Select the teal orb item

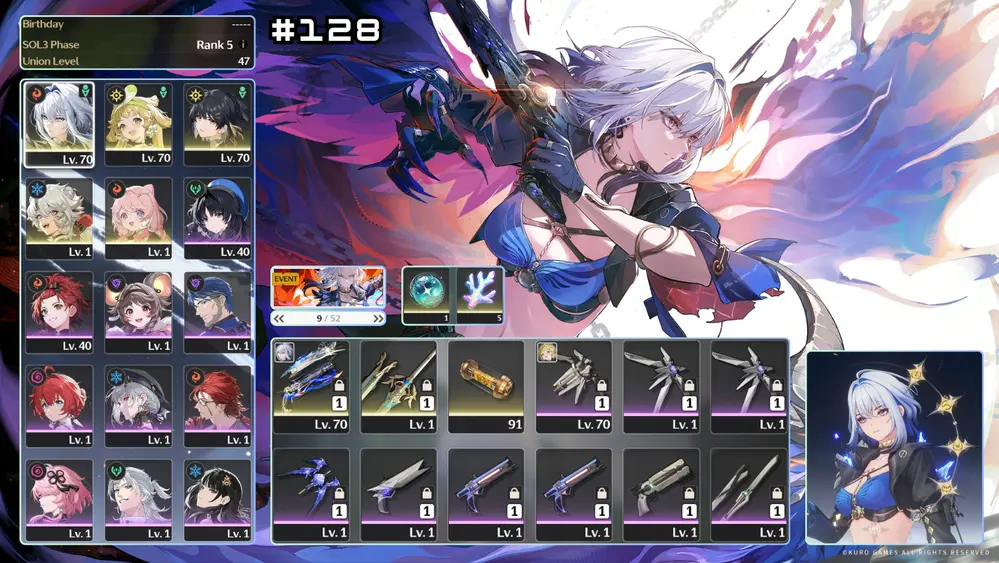click(x=430, y=294)
